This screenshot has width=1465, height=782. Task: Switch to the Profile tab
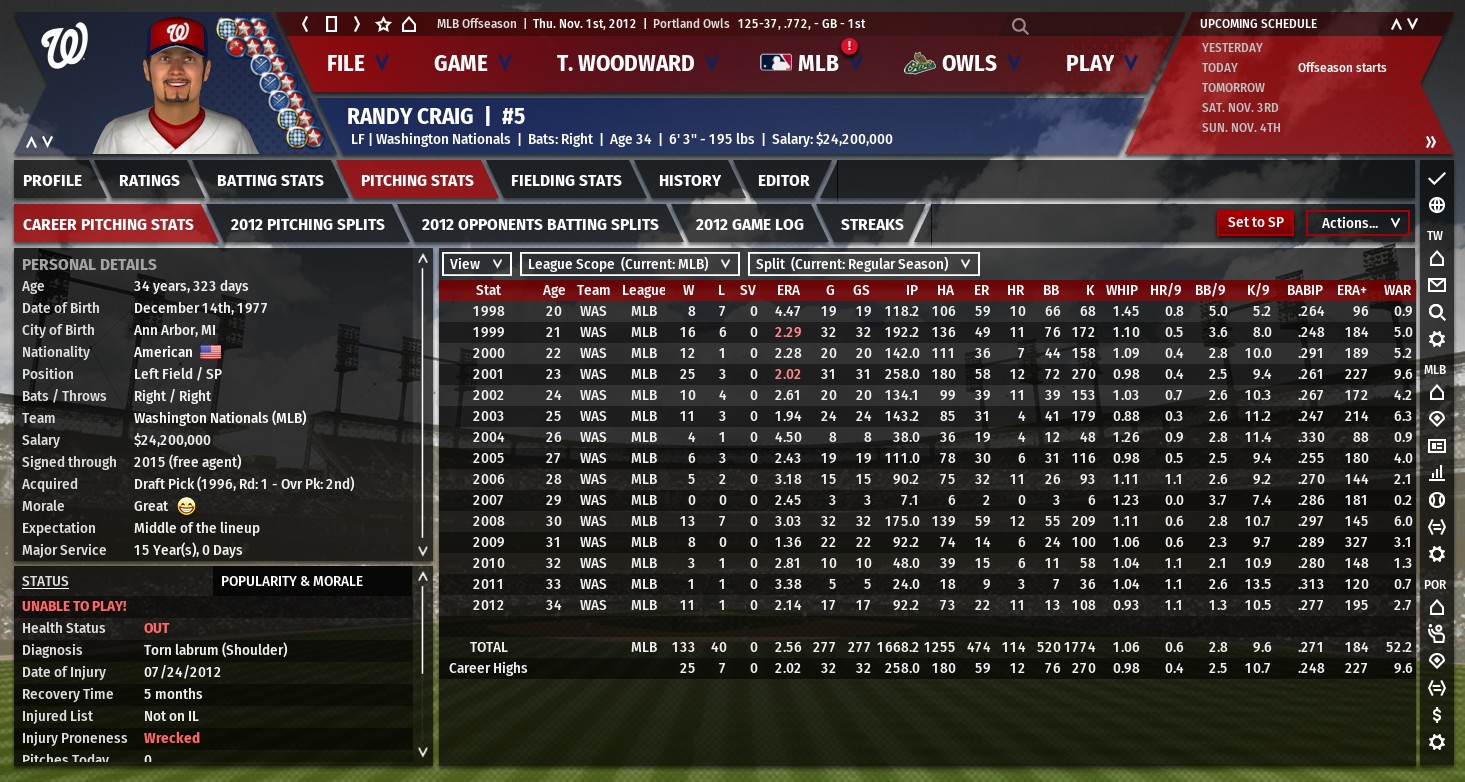[x=53, y=181]
